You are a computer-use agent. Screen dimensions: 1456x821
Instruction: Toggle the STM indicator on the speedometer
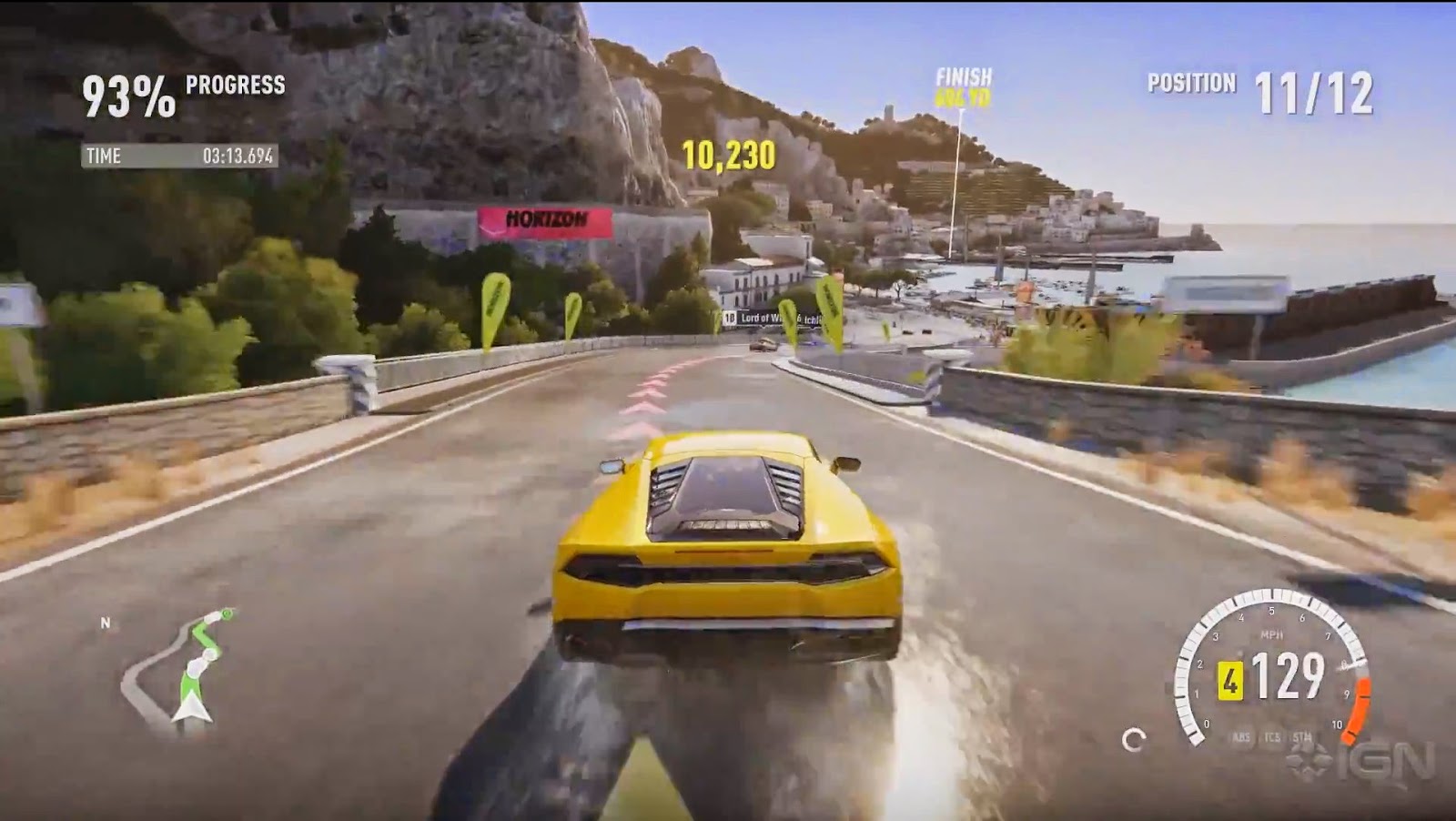tap(1299, 738)
